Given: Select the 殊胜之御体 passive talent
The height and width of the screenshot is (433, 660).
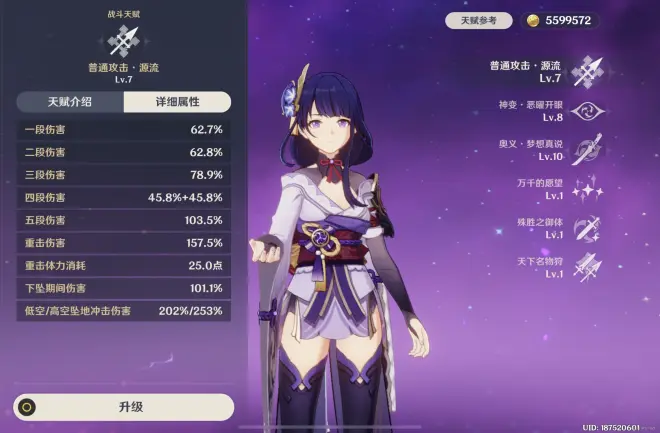Looking at the screenshot, I should click(584, 227).
